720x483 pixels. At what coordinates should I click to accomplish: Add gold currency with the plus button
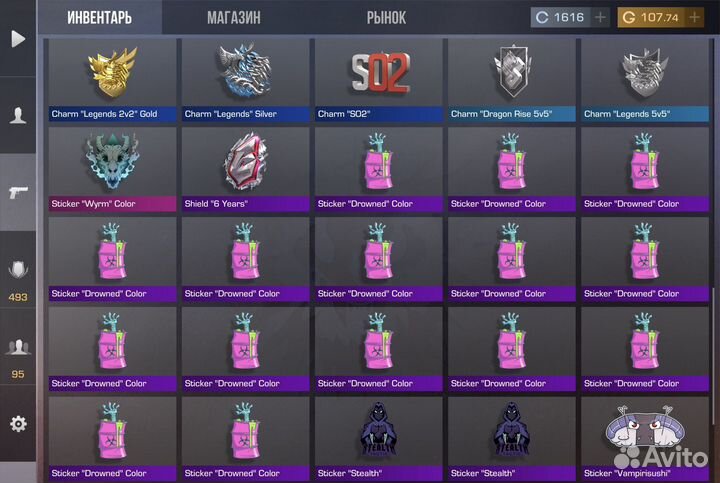[693, 17]
